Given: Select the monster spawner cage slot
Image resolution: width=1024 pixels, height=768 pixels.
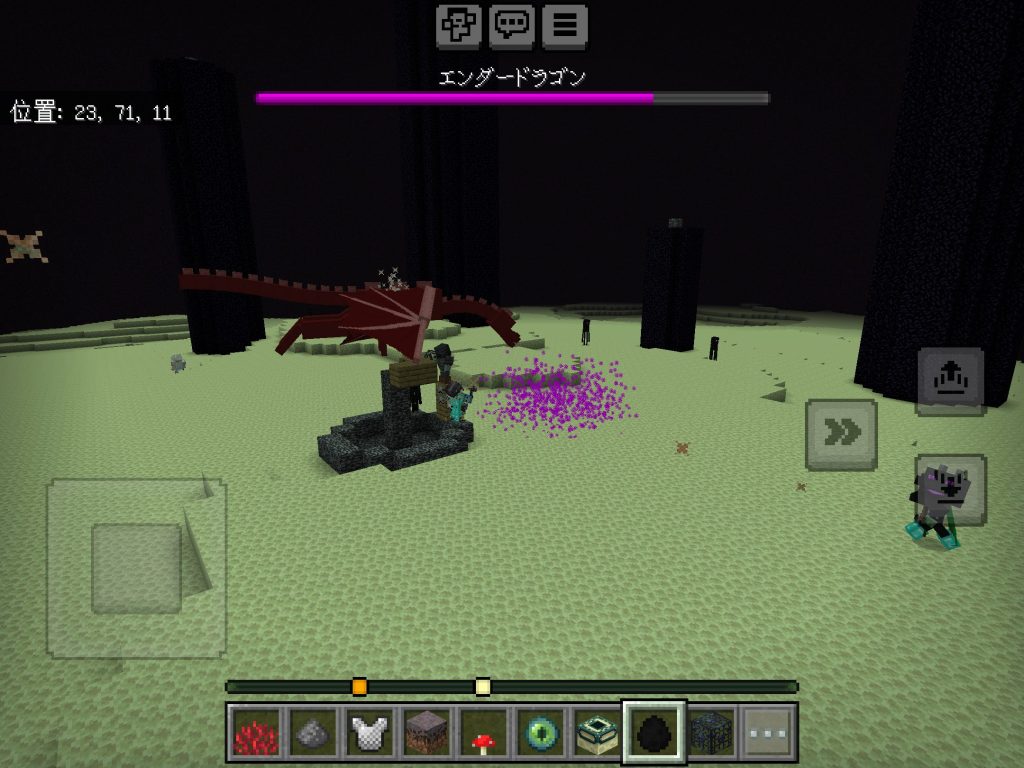Looking at the screenshot, I should 712,733.
